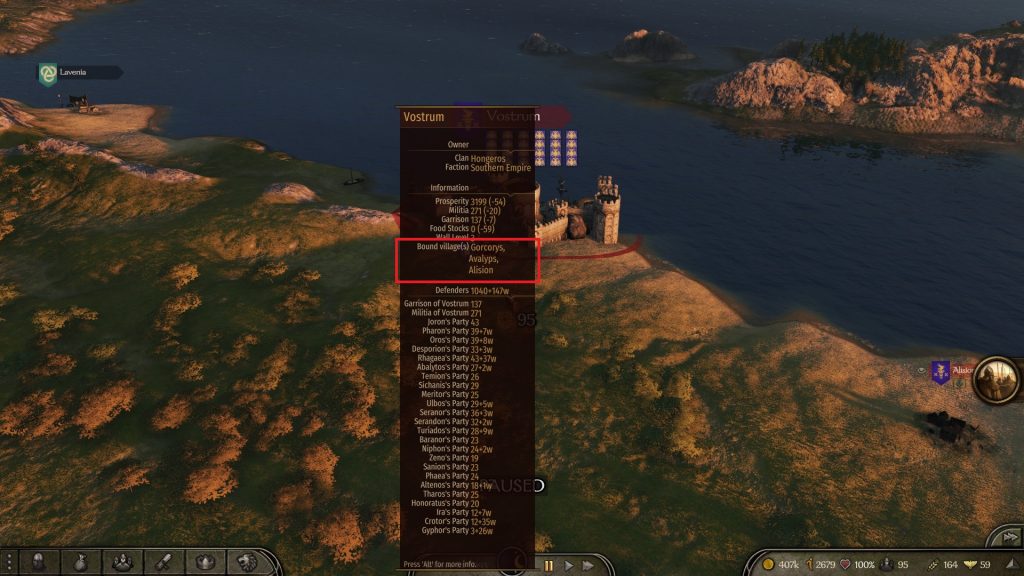Viewport: 1024px width, 576px height.
Task: Expand the info bar triangle arrow
Action: coord(1014,564)
